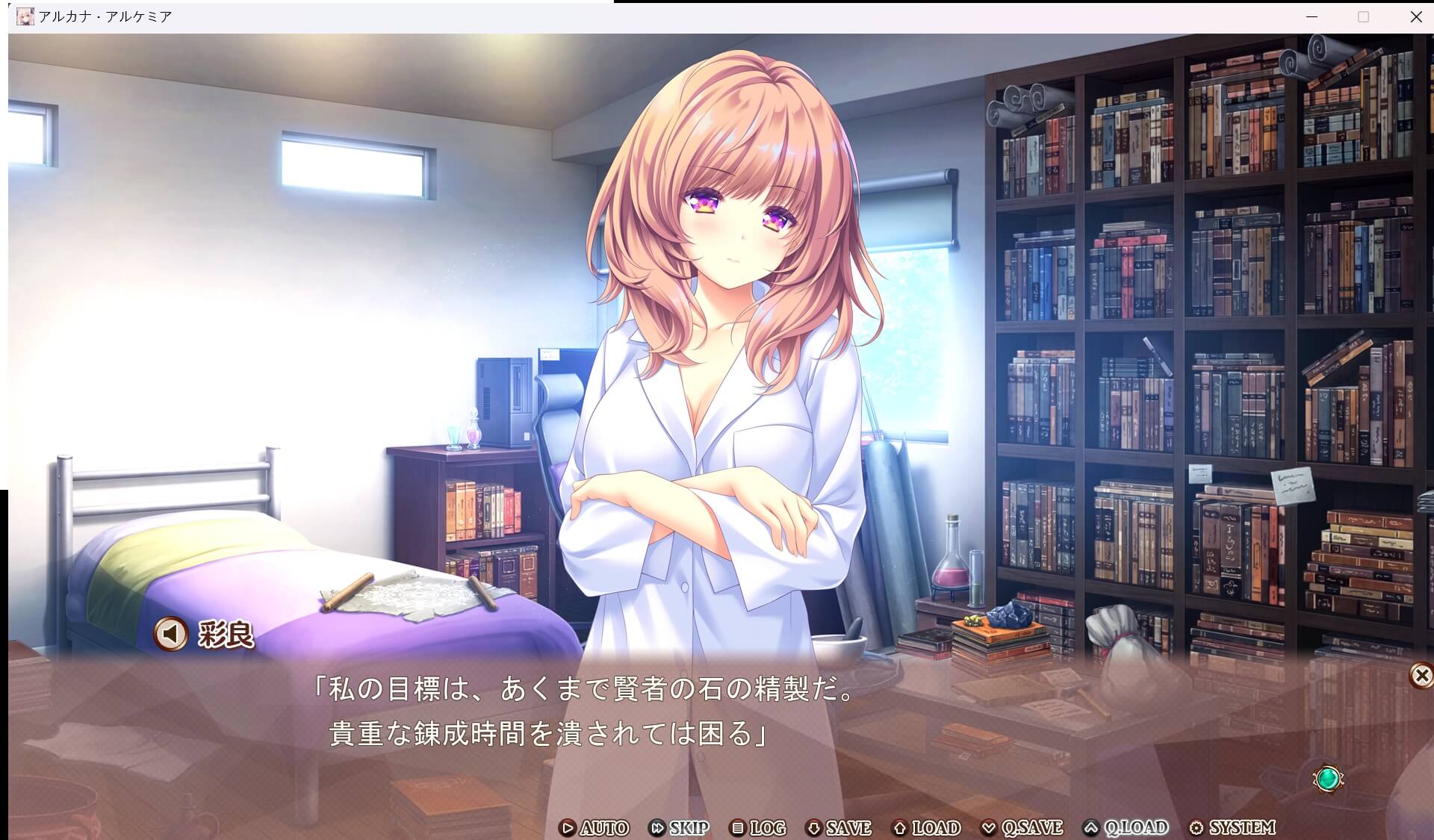This screenshot has height=840, width=1434.
Task: Click the game icon in title bar
Action: click(25, 15)
